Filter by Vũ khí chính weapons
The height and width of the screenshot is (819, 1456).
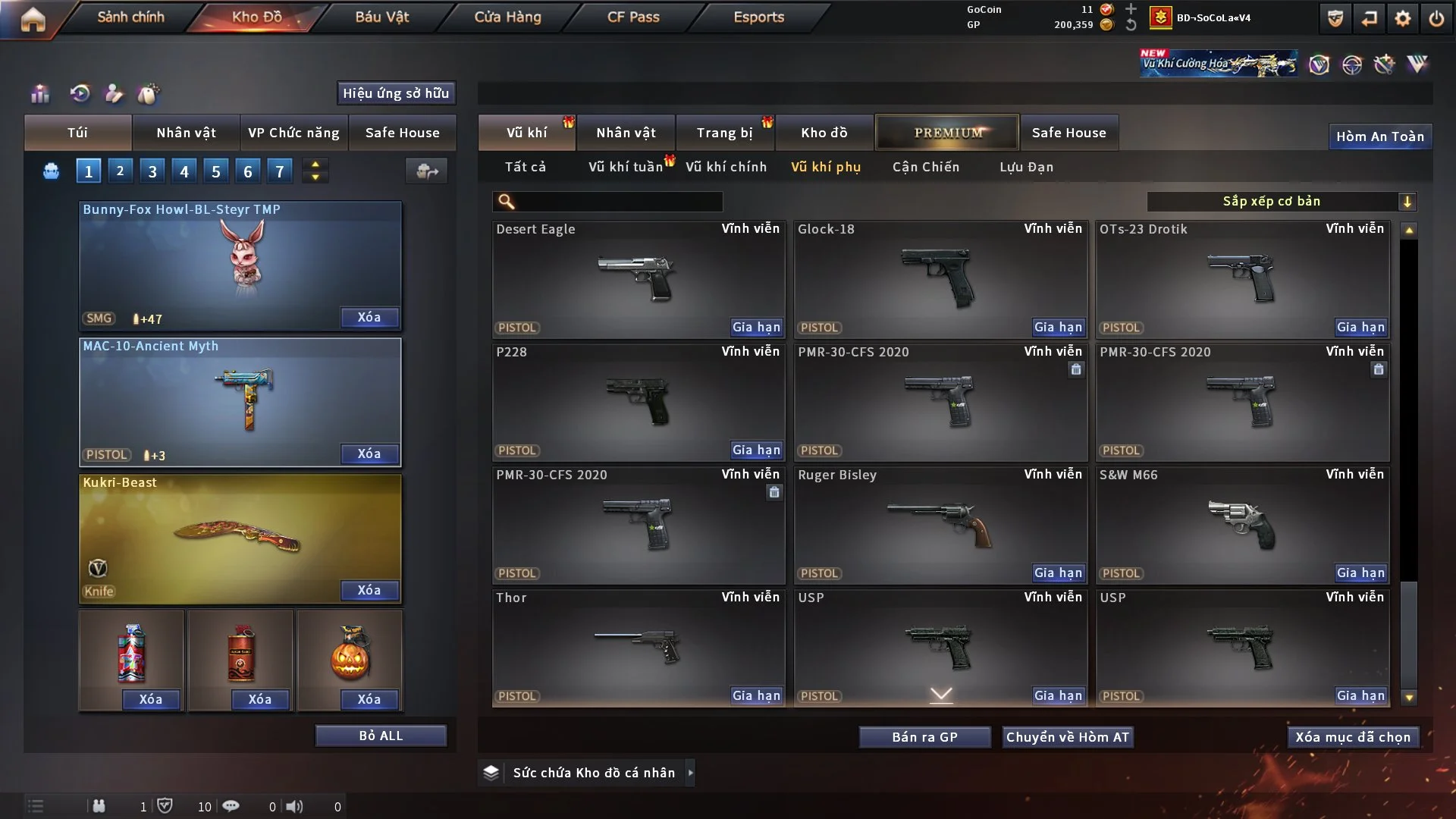[726, 167]
